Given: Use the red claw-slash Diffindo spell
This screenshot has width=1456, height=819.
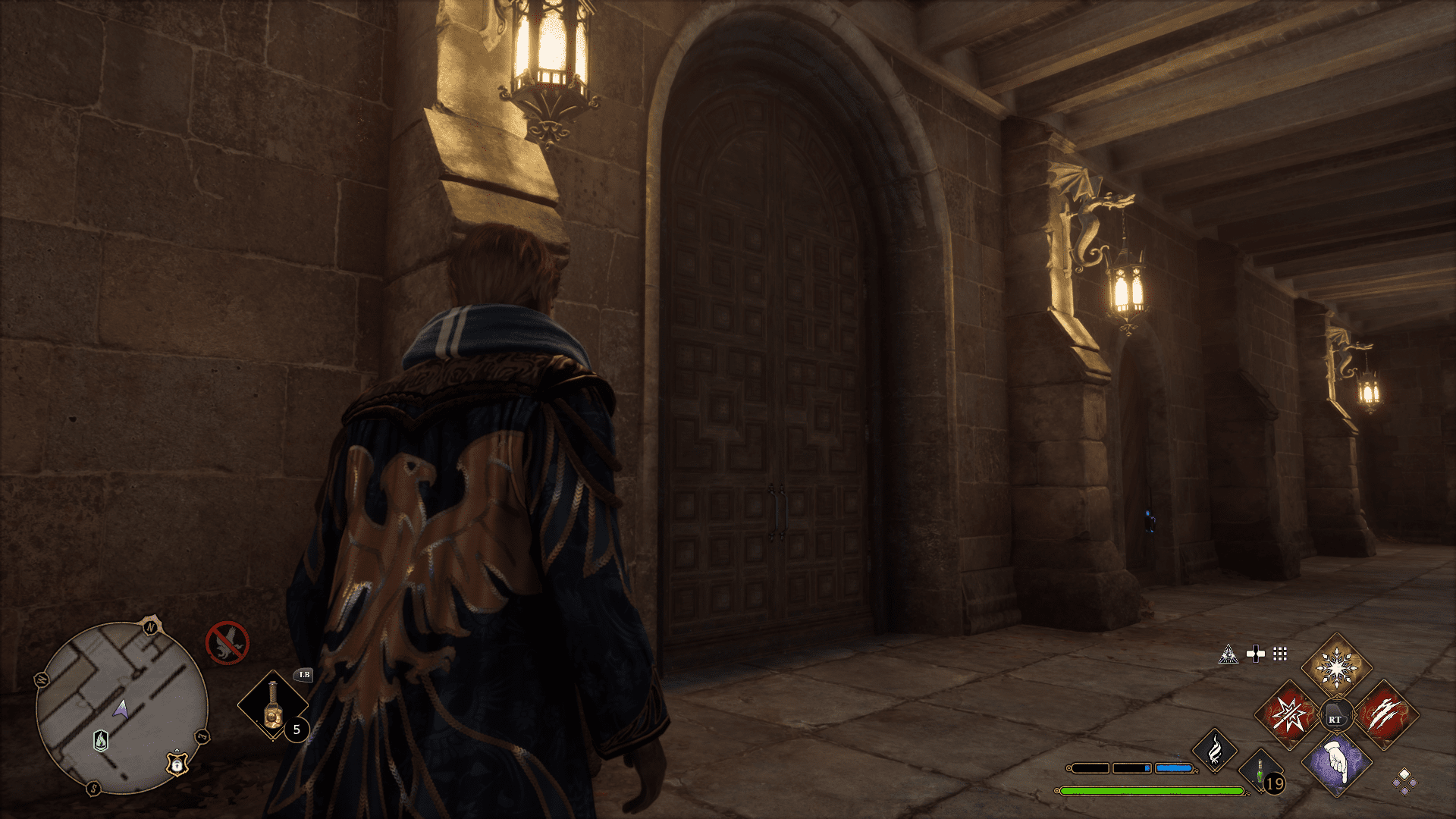Looking at the screenshot, I should tap(1385, 715).
